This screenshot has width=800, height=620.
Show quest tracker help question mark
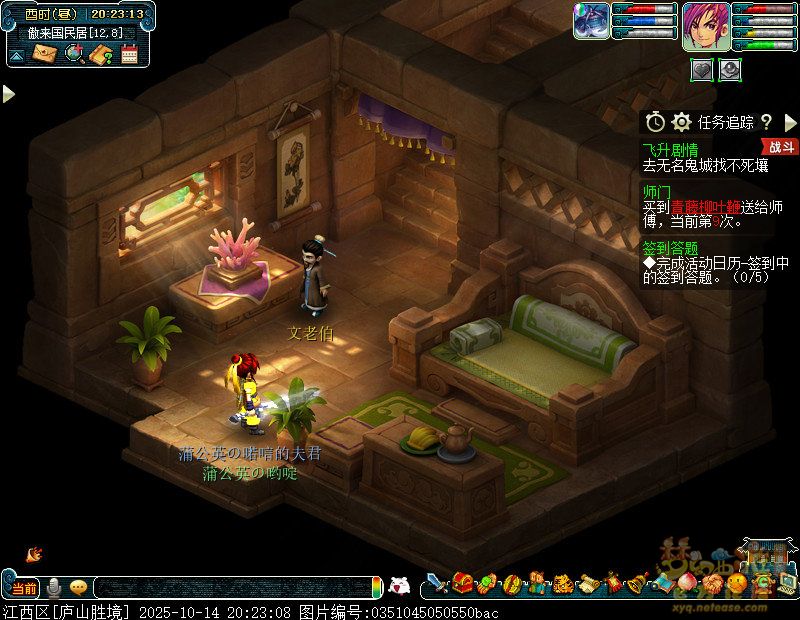766,122
